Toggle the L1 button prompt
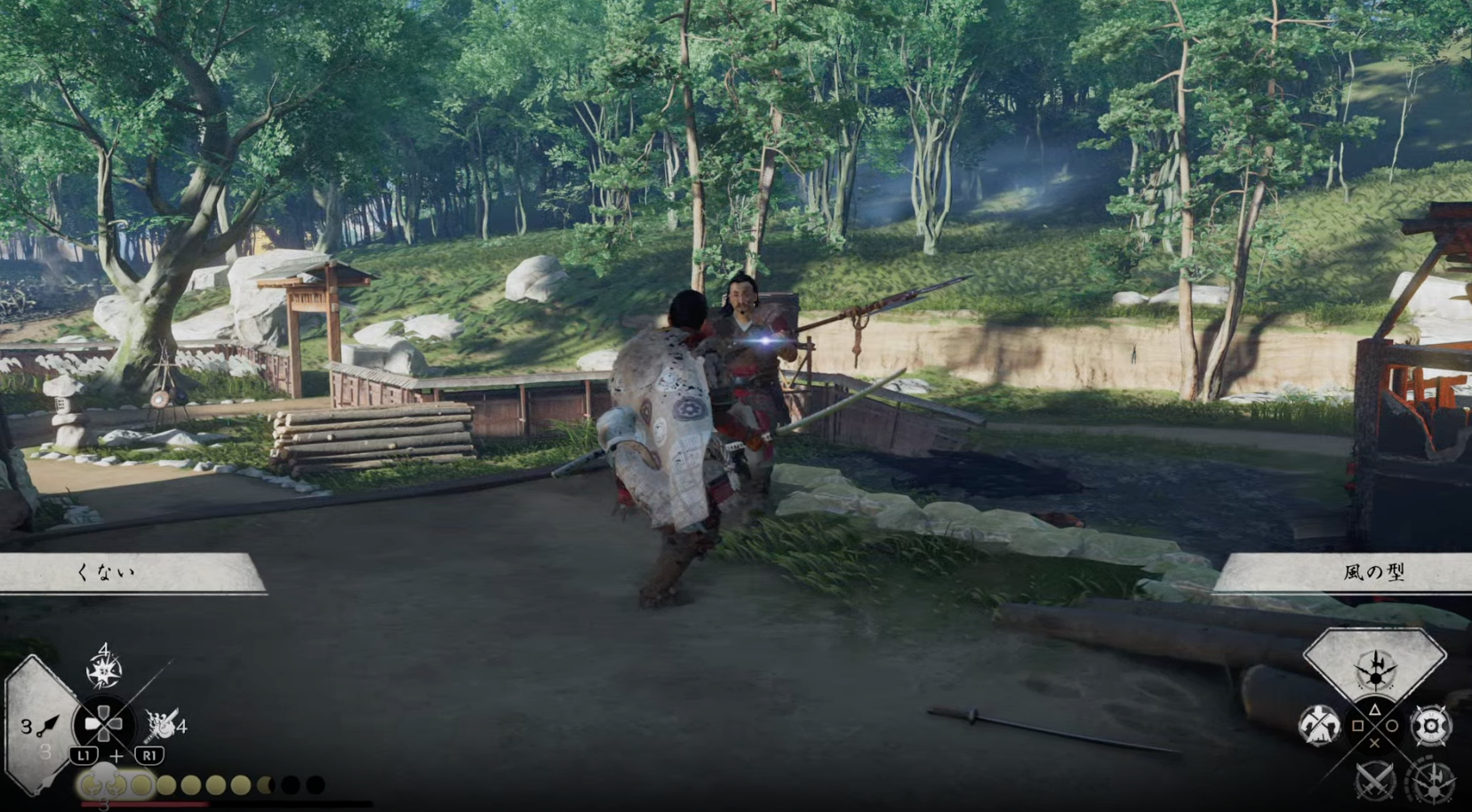The image size is (1472, 812). pyautogui.click(x=85, y=755)
